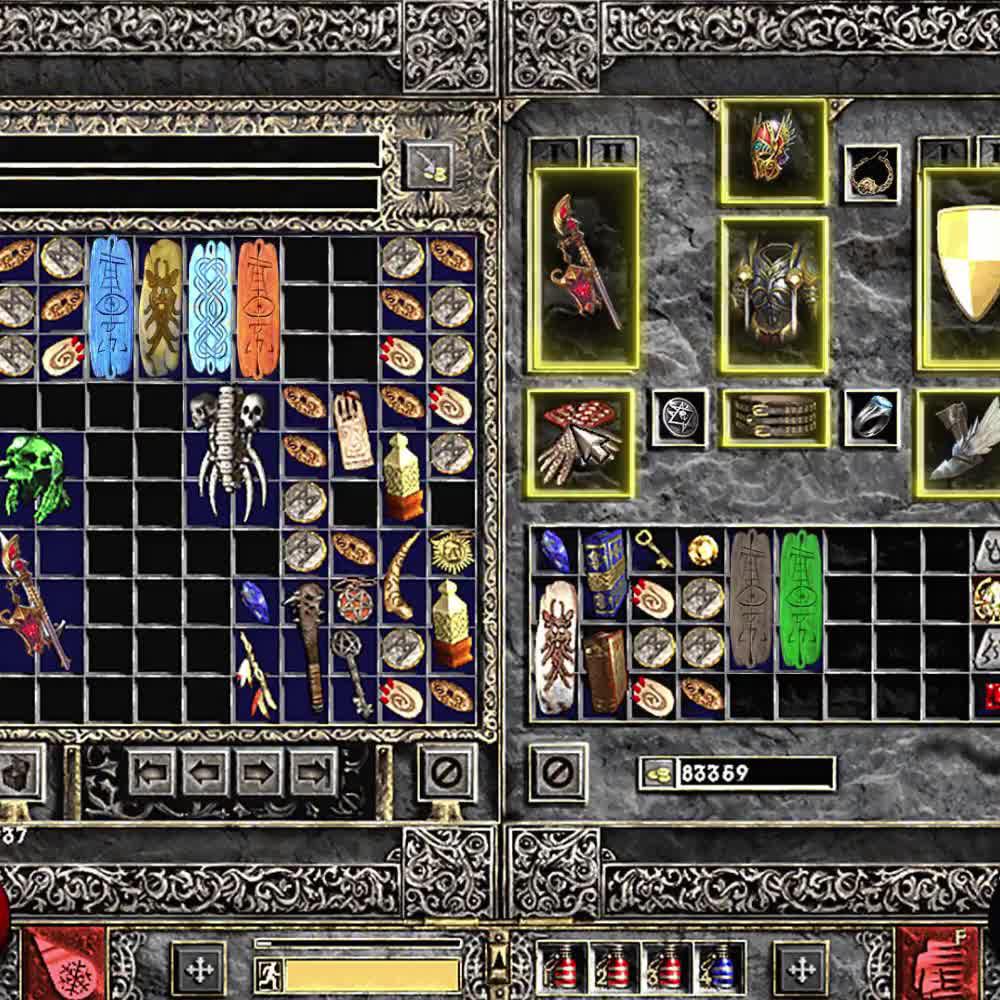Viewport: 1000px width, 1000px height.
Task: Click the equipped body armor
Action: pos(773,294)
